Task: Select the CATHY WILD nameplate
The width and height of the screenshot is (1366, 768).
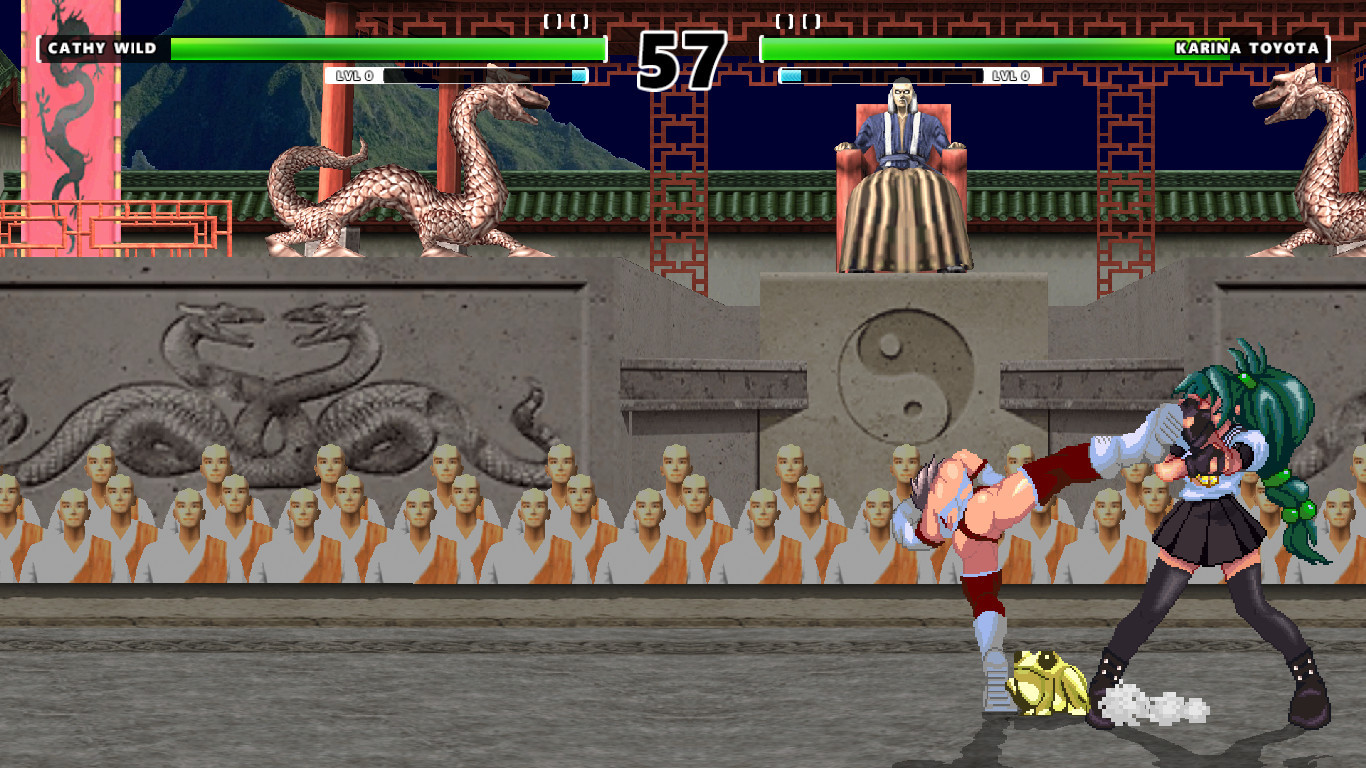Action: pos(100,46)
